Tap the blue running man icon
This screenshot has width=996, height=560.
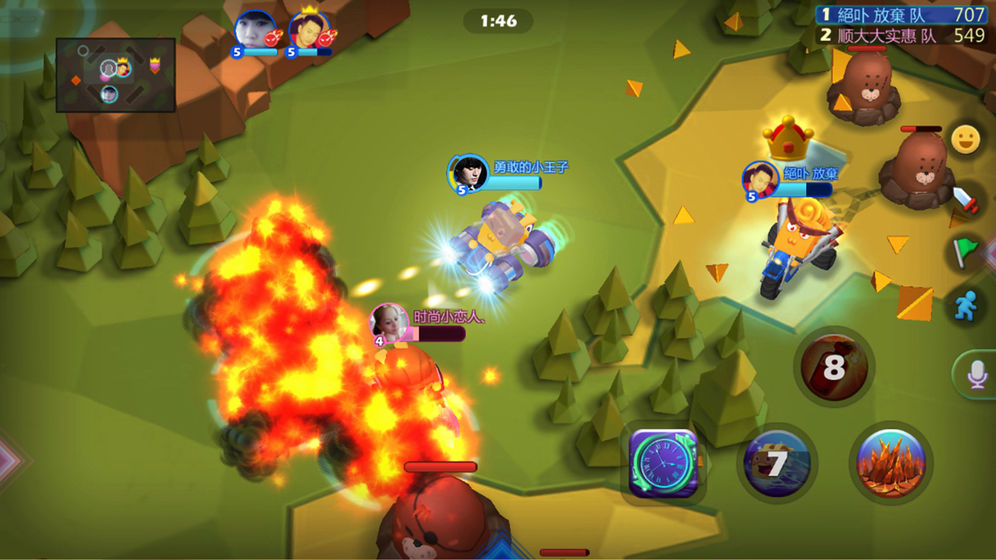click(965, 306)
